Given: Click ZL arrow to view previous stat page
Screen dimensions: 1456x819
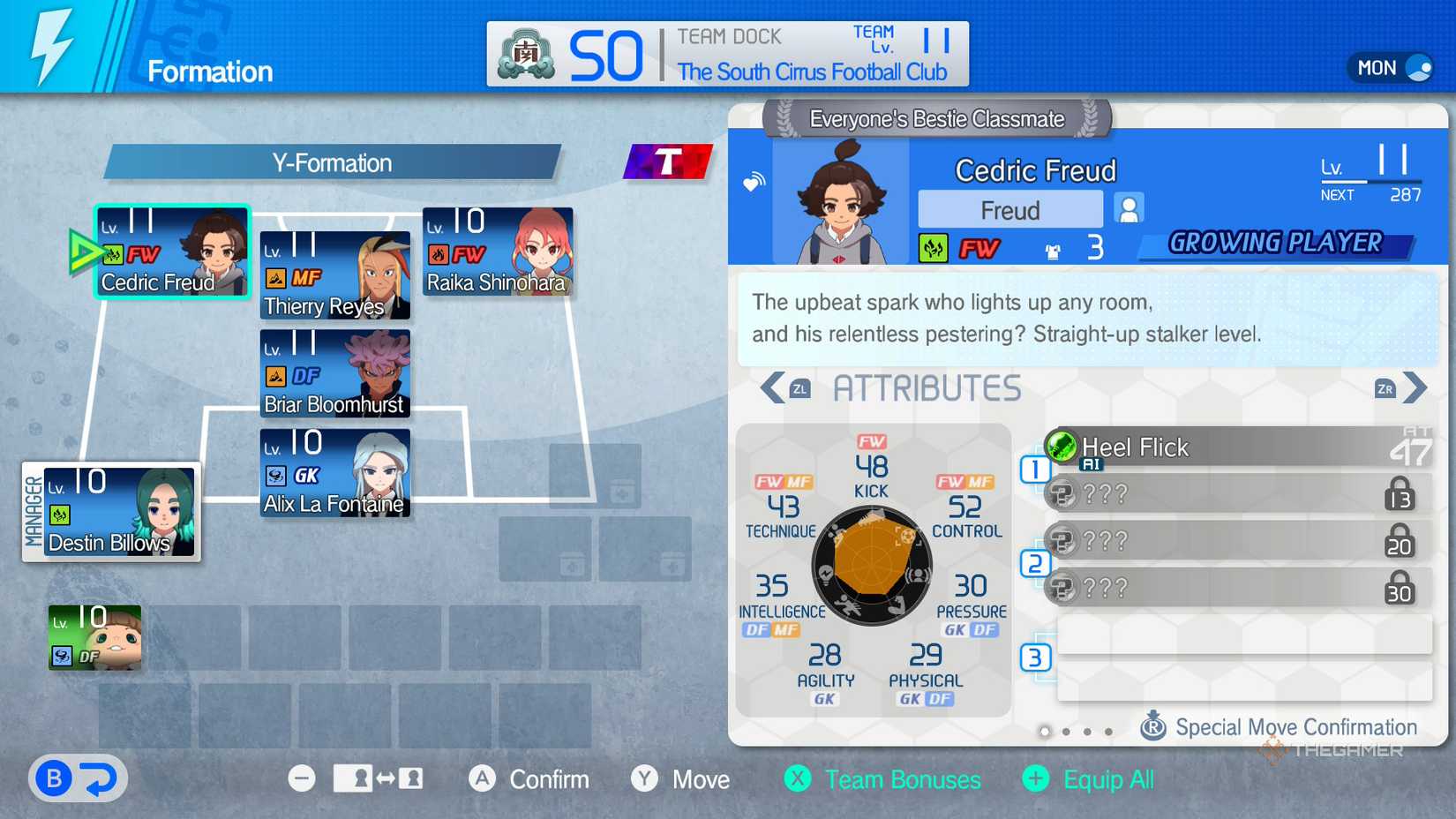Looking at the screenshot, I should coord(777,387).
